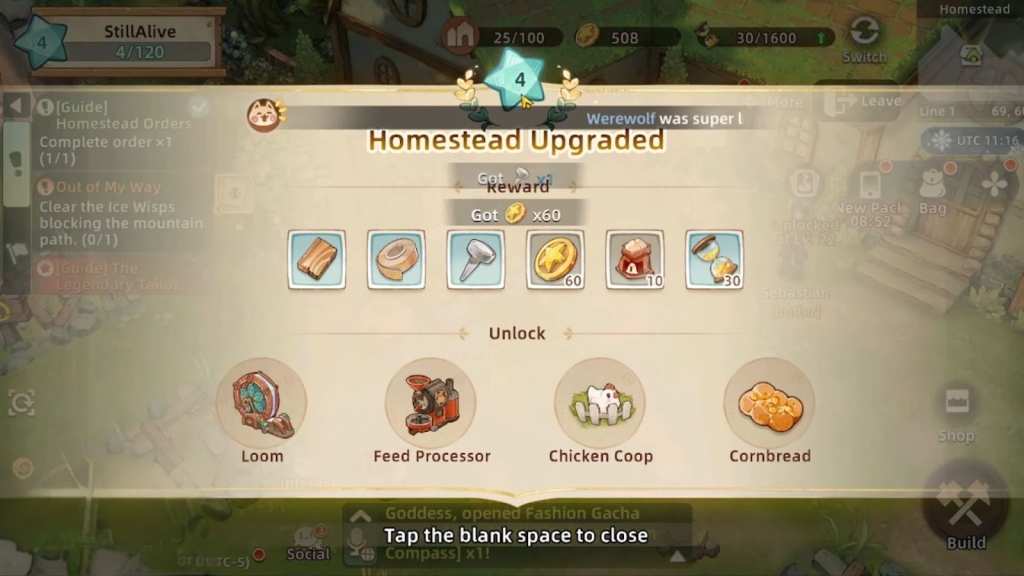Tap the blank space to close prompt
This screenshot has width=1024, height=576.
pyautogui.click(x=515, y=535)
